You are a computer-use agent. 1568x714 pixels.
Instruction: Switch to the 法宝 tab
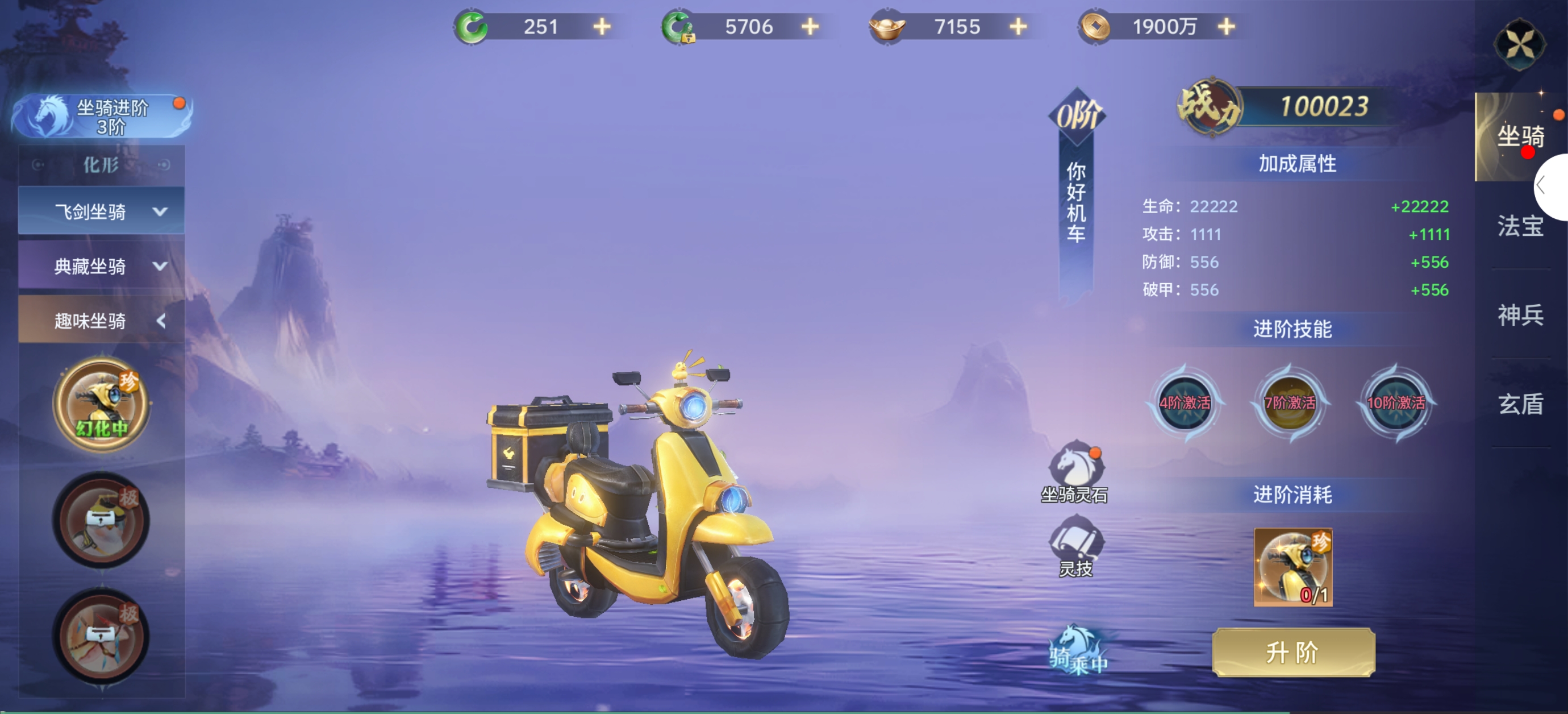coord(1520,226)
